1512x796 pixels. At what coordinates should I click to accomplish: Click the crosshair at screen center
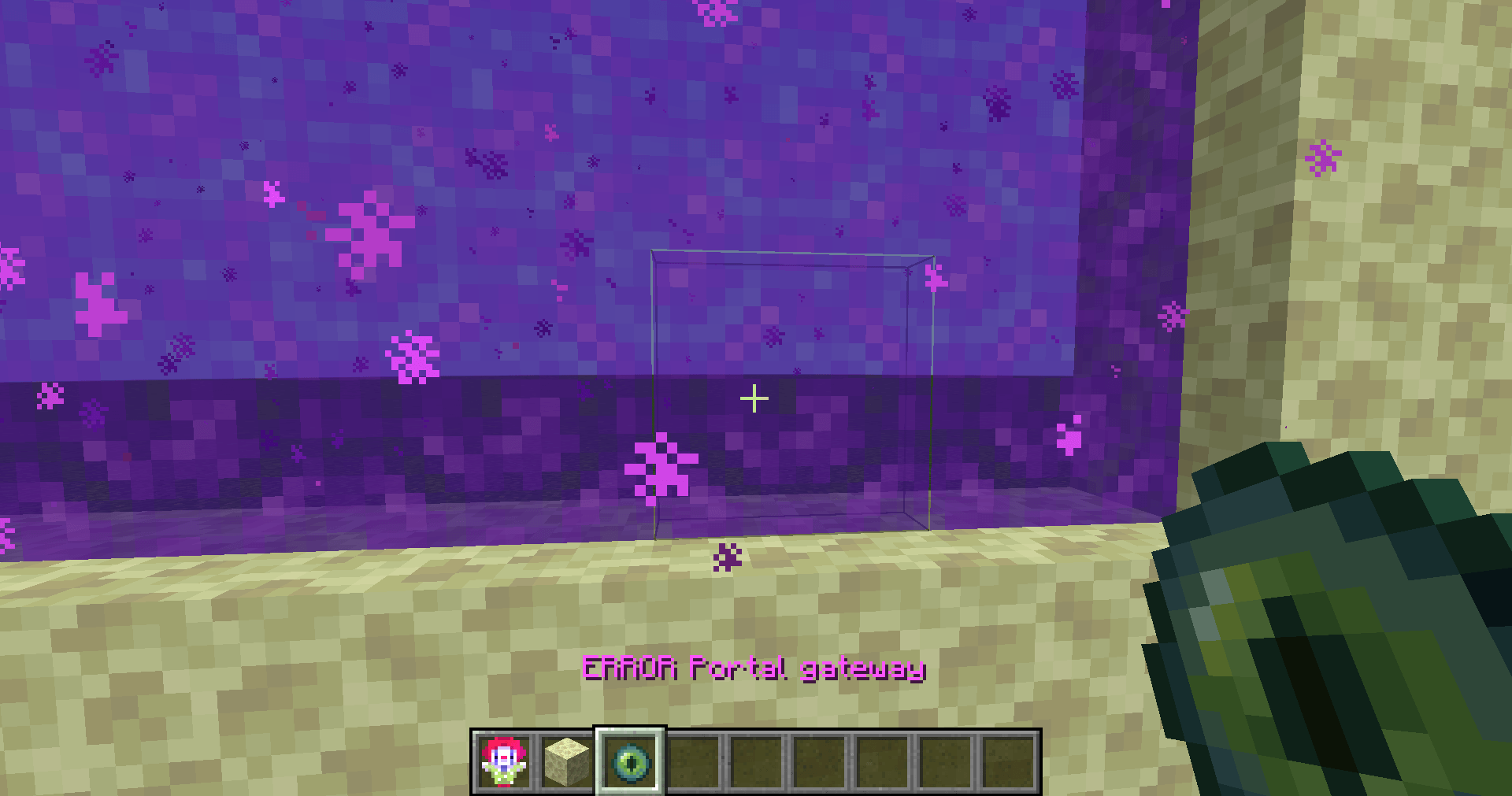click(x=755, y=398)
